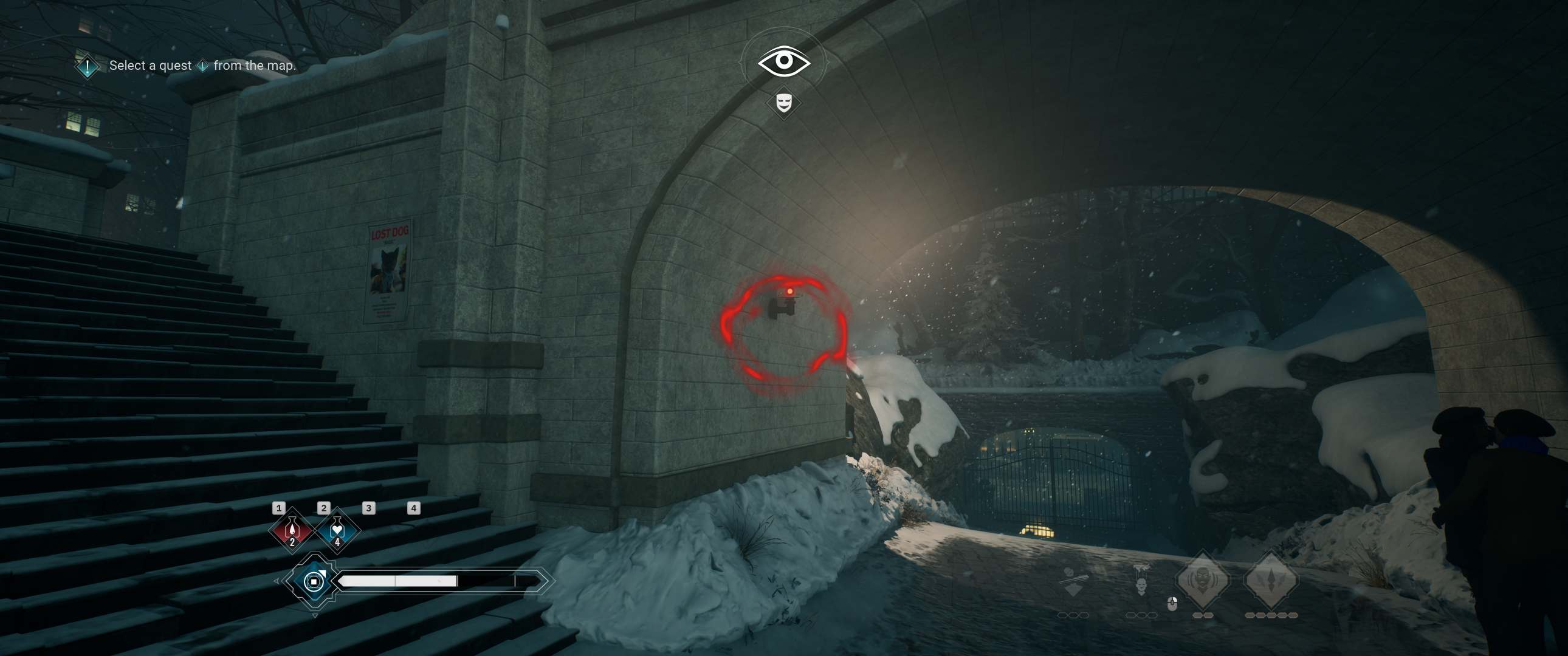Toggle the empty hotbar slot 4
This screenshot has width=1568, height=656.
coord(414,510)
